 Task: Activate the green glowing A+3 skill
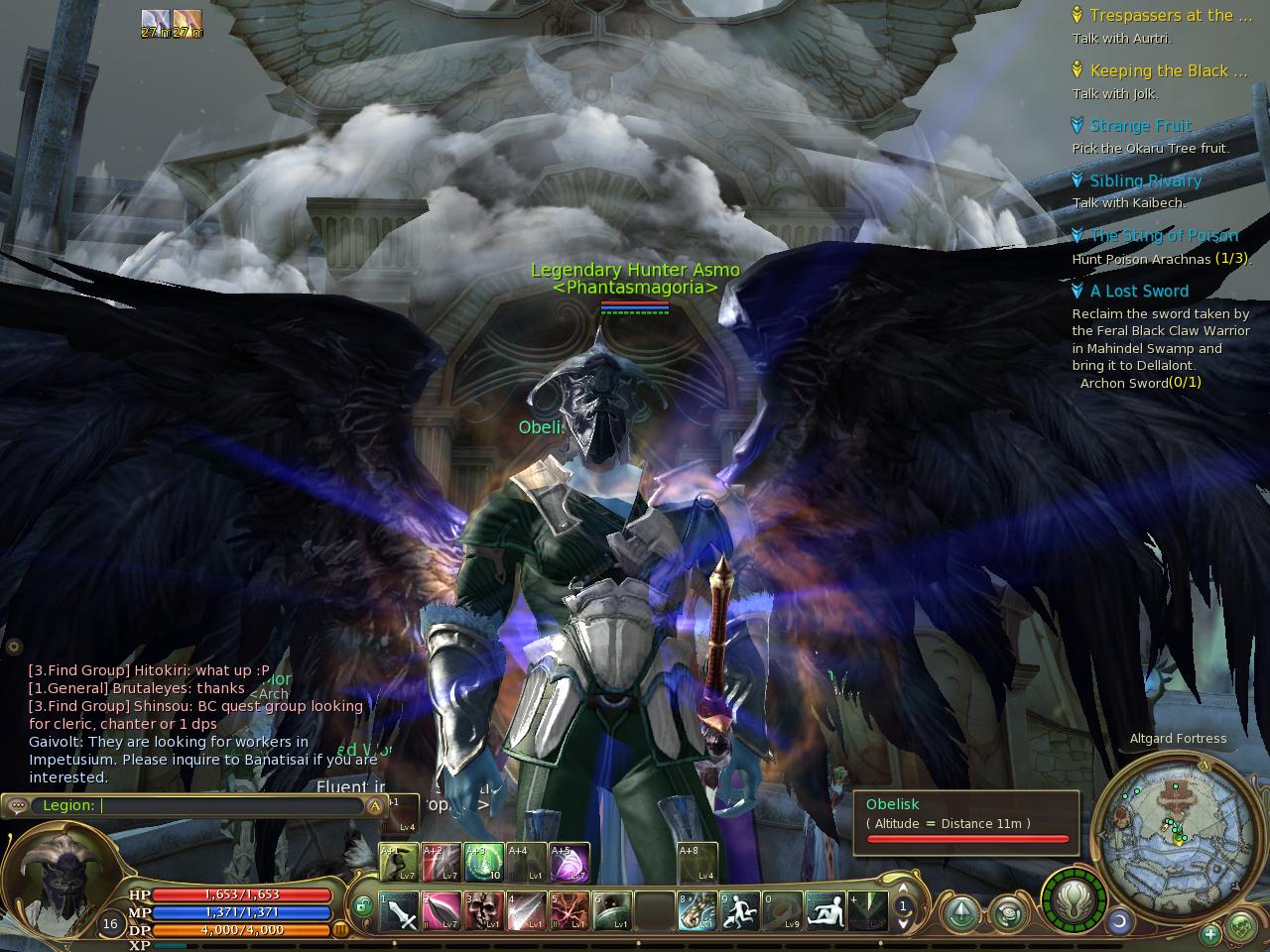pyautogui.click(x=483, y=863)
